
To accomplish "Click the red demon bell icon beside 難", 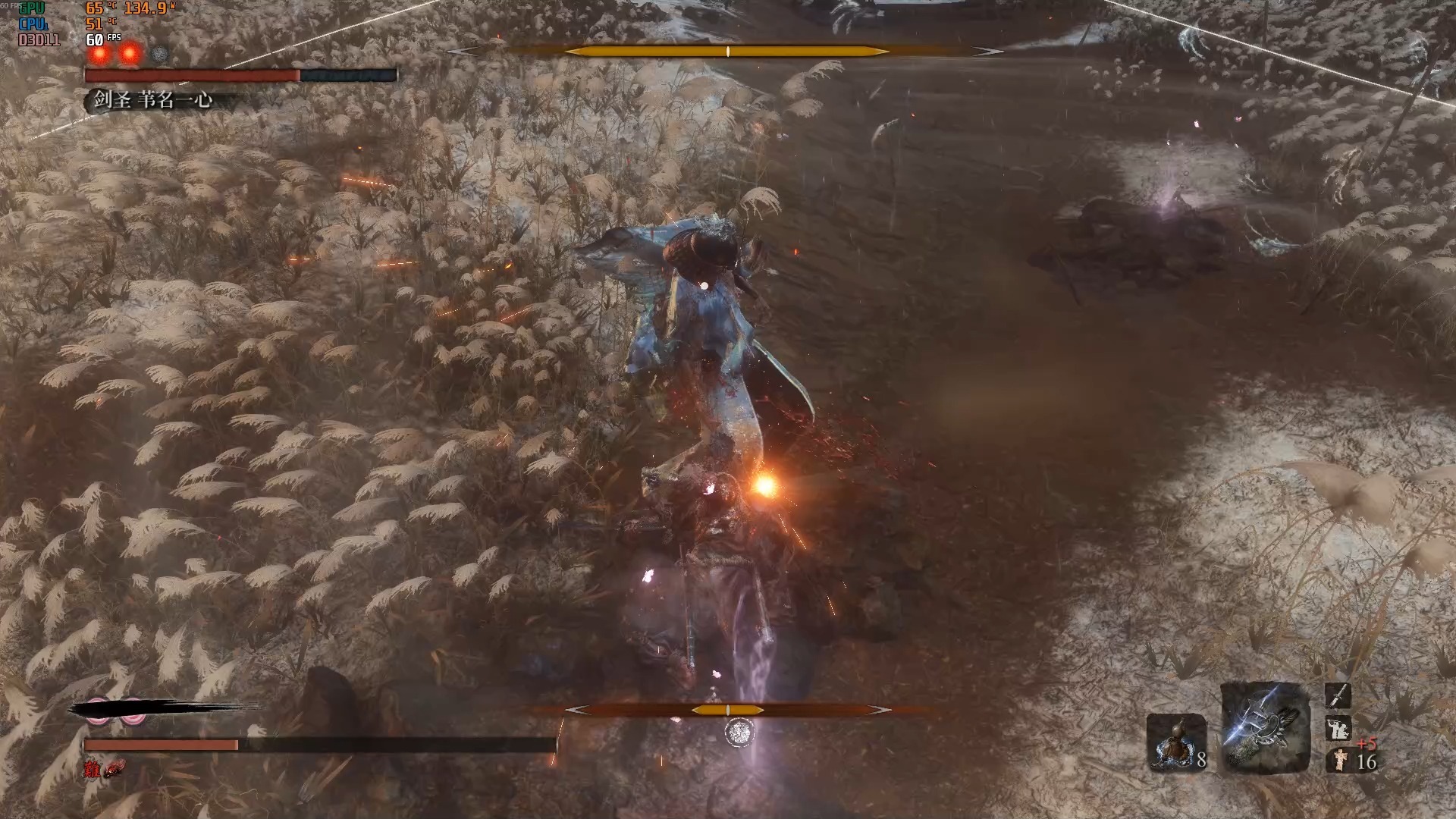I will pyautogui.click(x=115, y=770).
